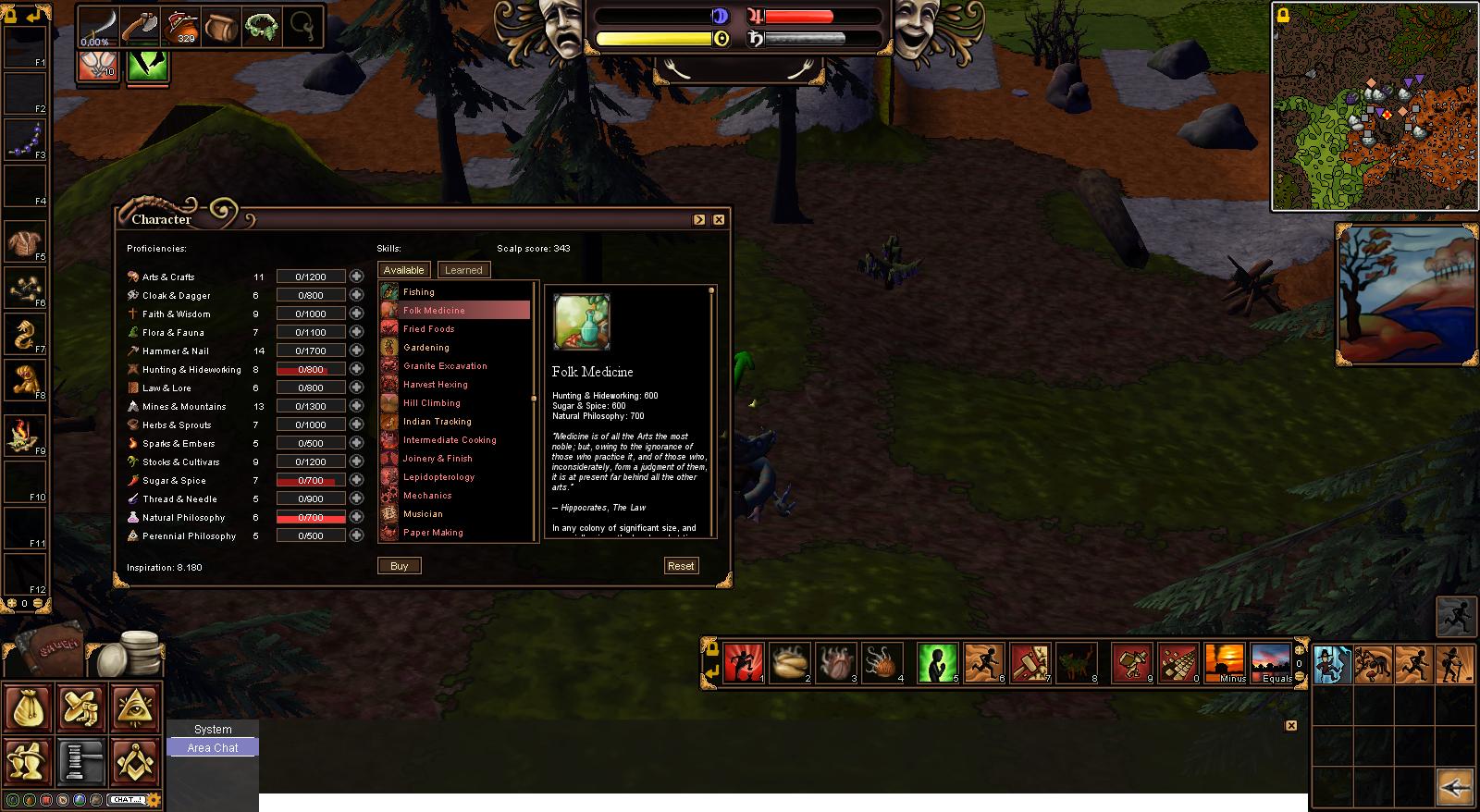Buy the selected skill

tap(399, 566)
